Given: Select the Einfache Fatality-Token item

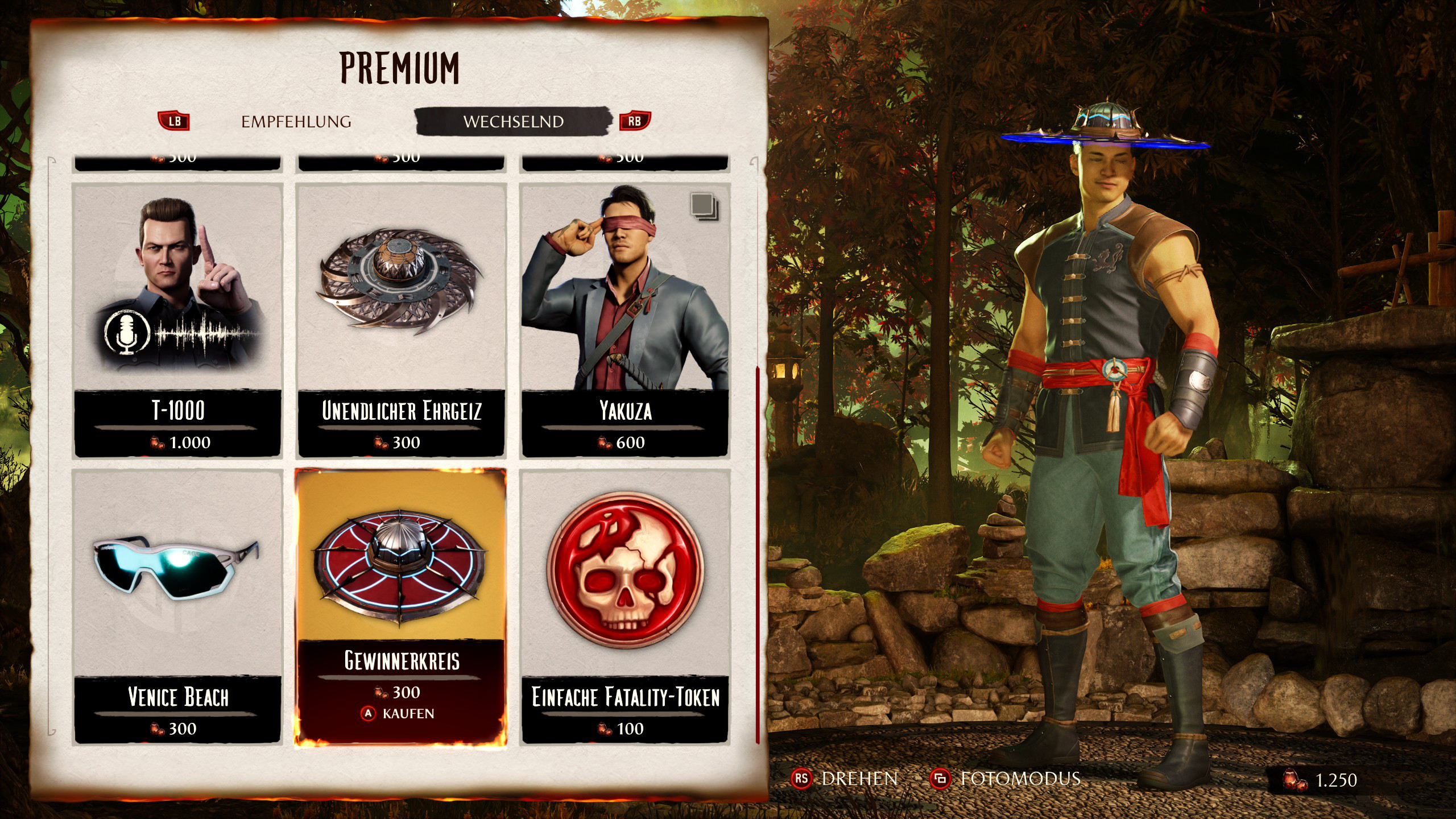Looking at the screenshot, I should pyautogui.click(x=625, y=606).
